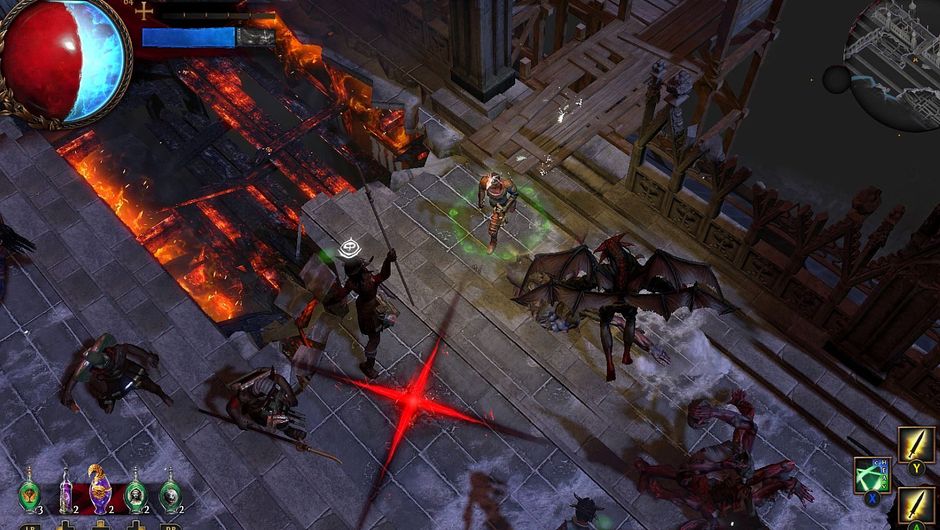Use the green flask with 3 charges
The width and height of the screenshot is (940, 530).
pyautogui.click(x=29, y=493)
